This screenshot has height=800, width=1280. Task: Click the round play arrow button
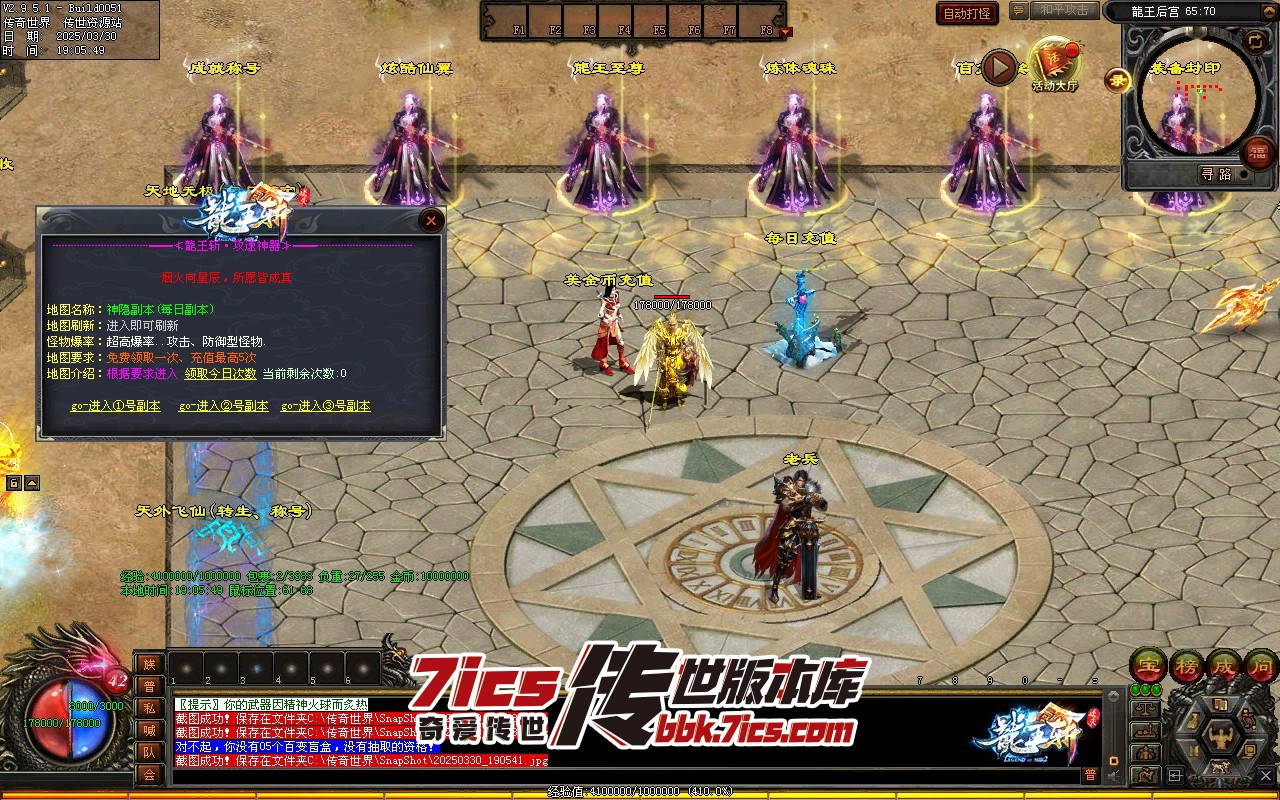click(x=999, y=67)
